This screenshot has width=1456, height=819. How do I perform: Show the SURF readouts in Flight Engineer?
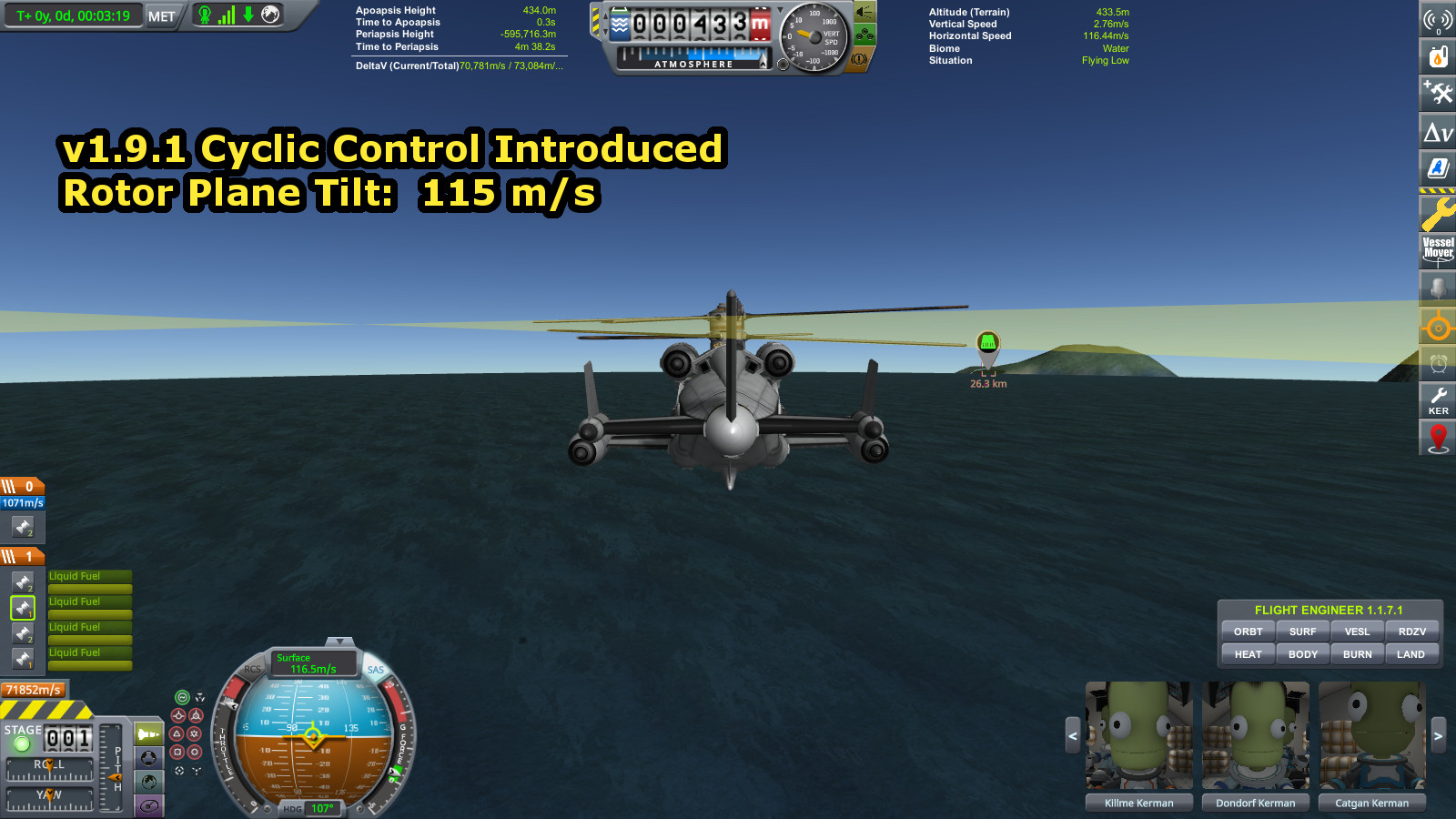click(x=1302, y=632)
